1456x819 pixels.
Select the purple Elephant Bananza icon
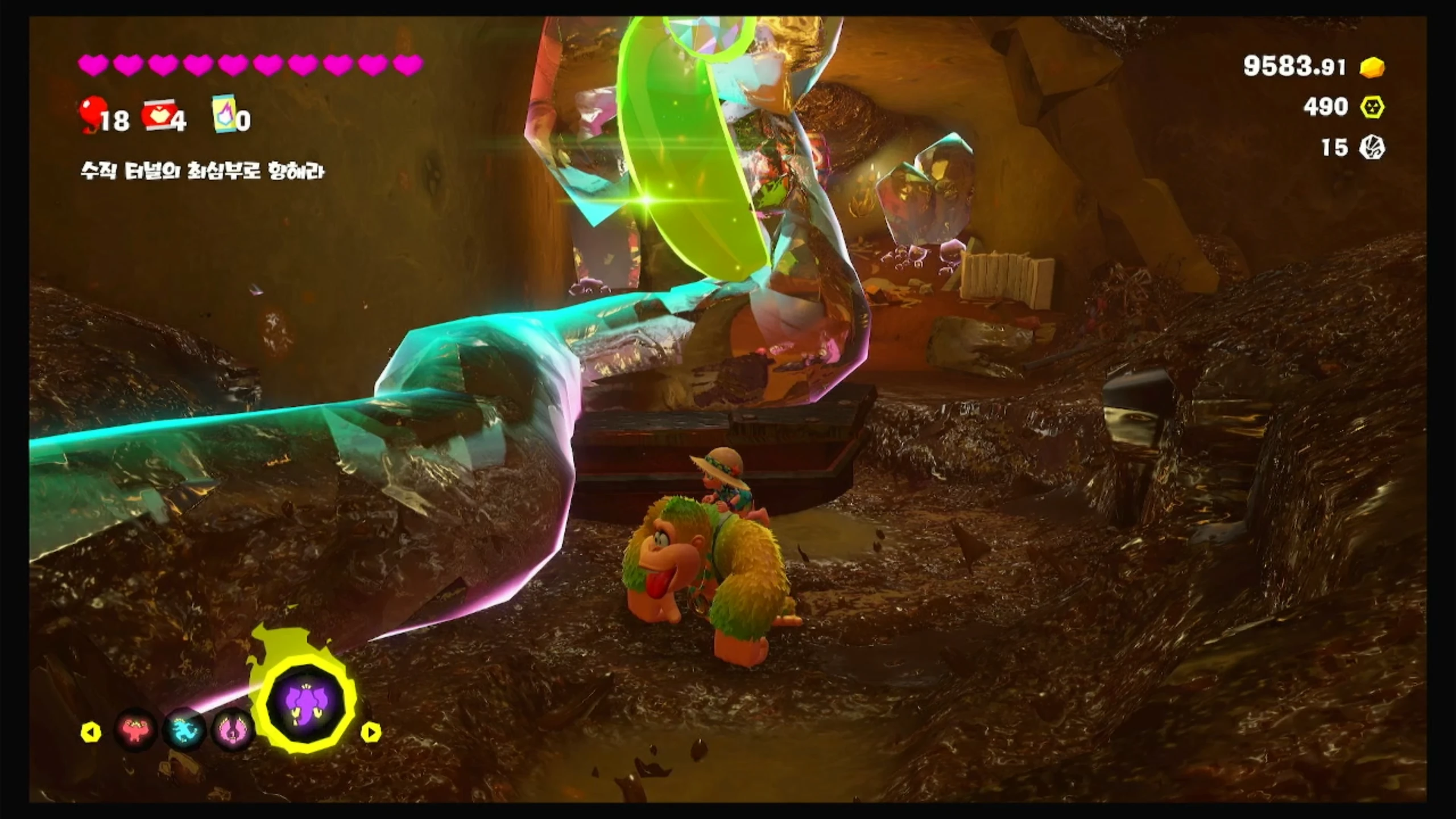tap(306, 705)
